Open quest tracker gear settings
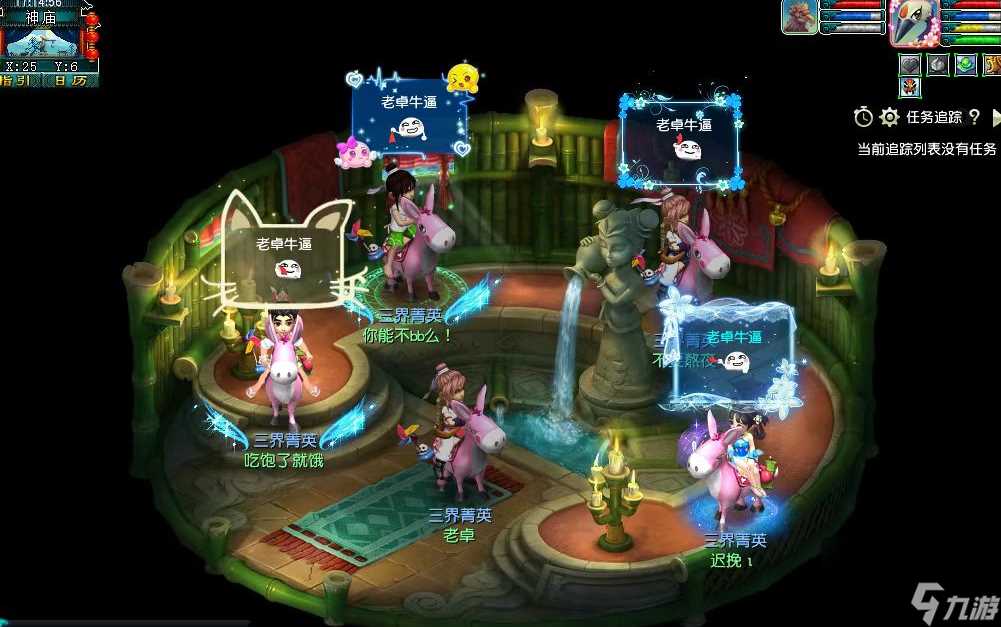Image resolution: width=1001 pixels, height=627 pixels. click(x=889, y=117)
